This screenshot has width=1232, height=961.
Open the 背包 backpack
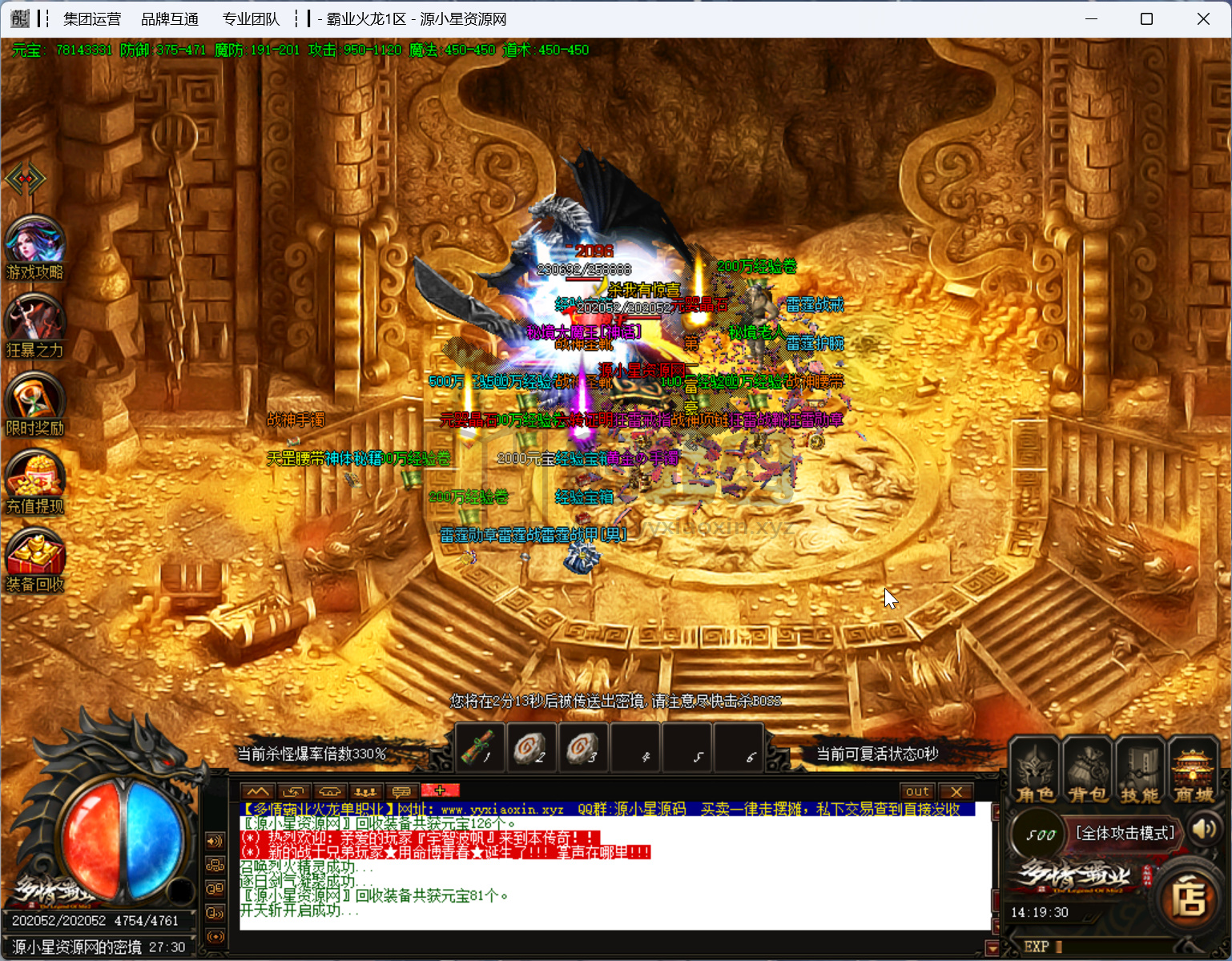tap(1087, 771)
